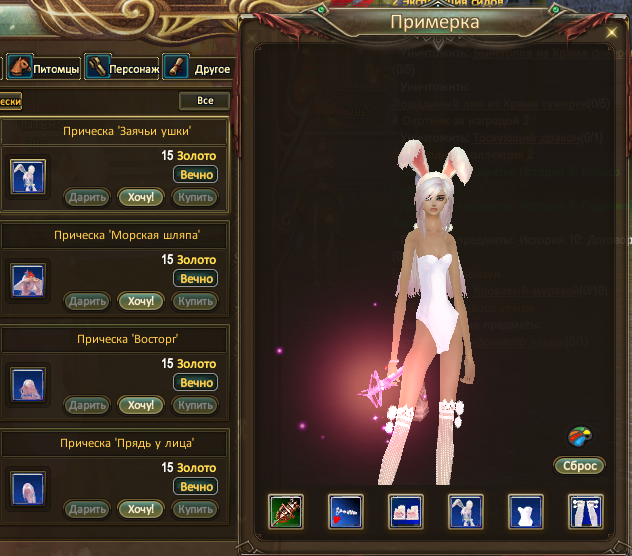632x556 pixels.
Task: Buy the 'Восторг' hairstyle
Action: coord(194,405)
